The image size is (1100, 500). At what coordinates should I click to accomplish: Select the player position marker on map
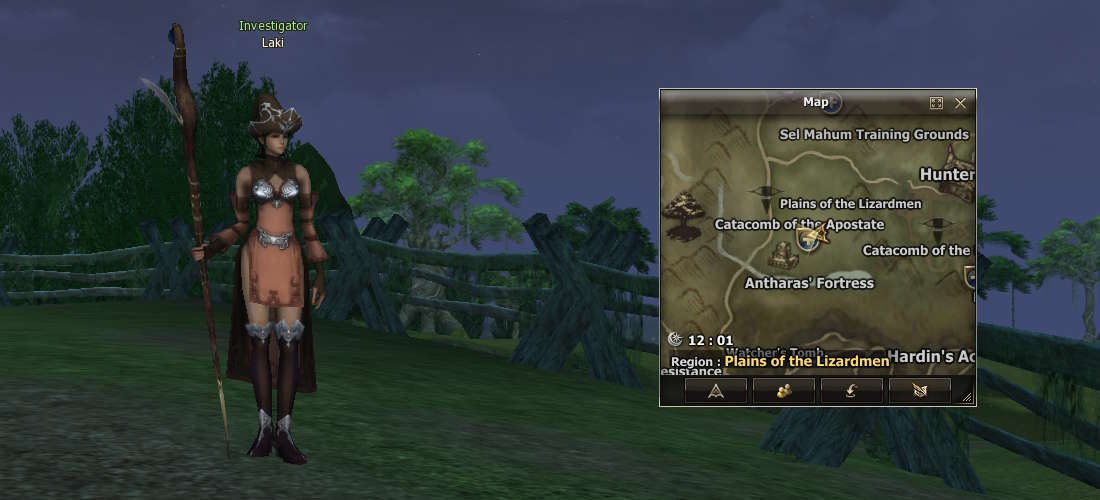pyautogui.click(x=815, y=237)
